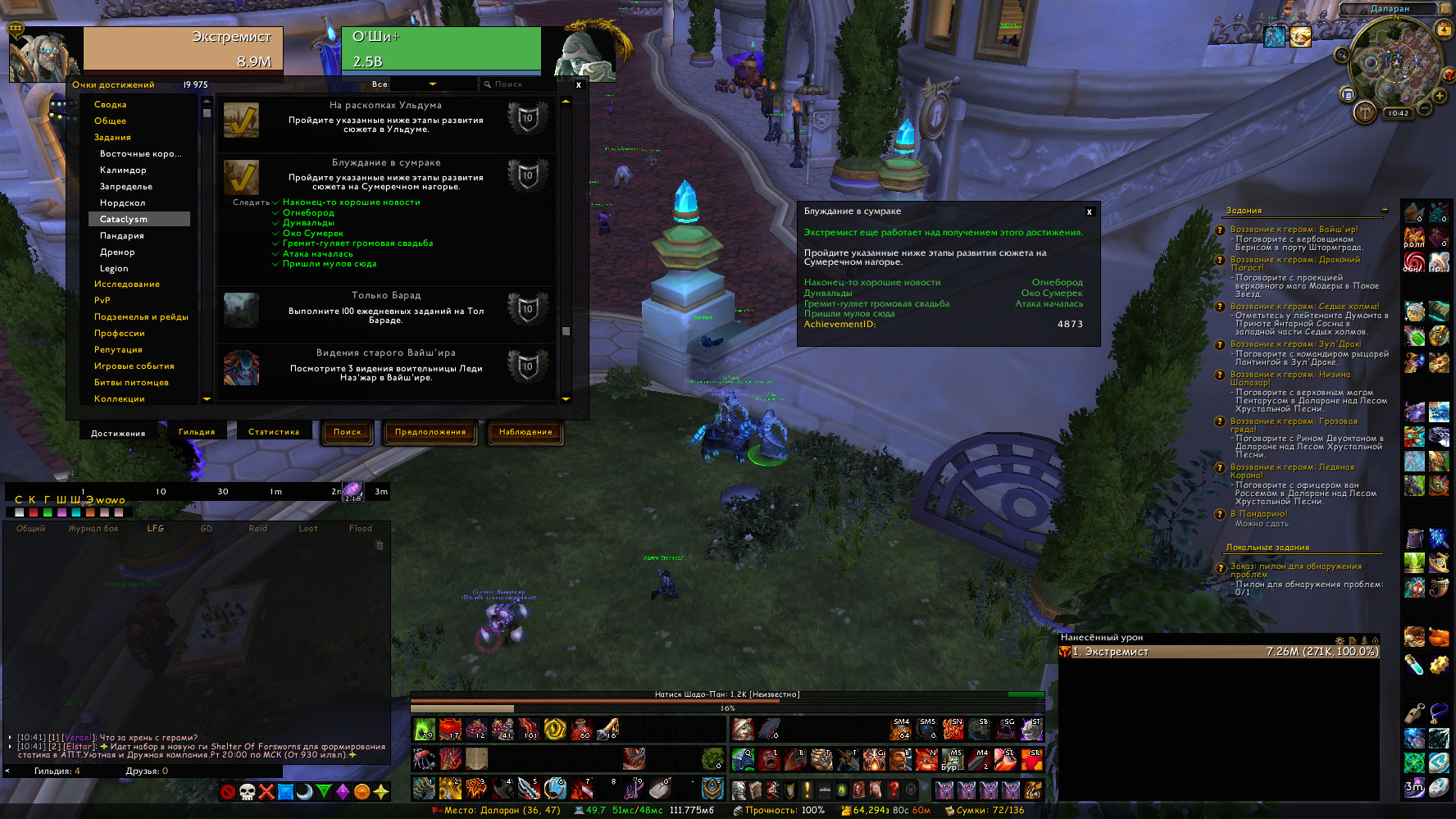Click the Наблюдение button

point(526,432)
